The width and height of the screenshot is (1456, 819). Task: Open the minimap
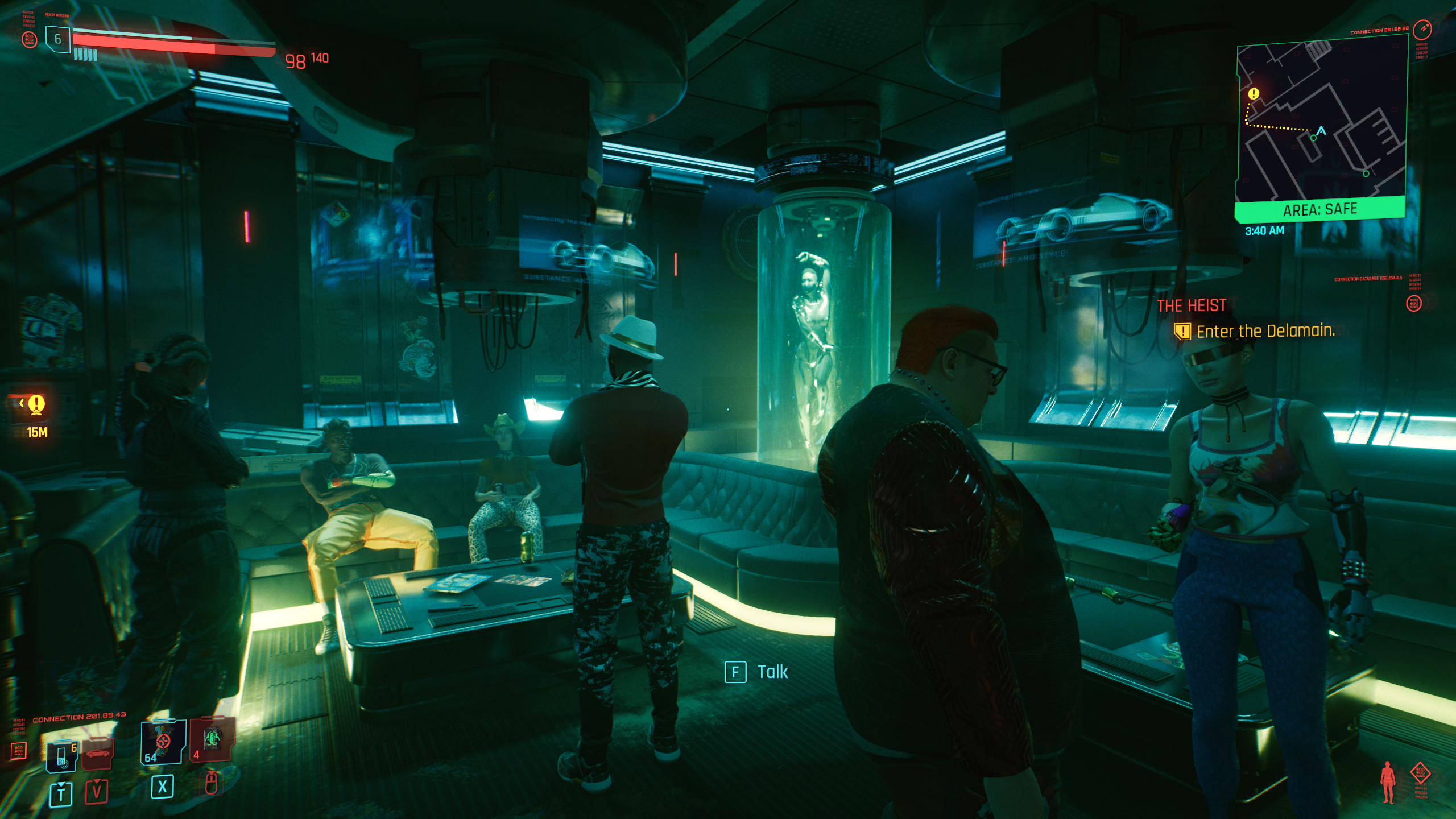point(1321,122)
